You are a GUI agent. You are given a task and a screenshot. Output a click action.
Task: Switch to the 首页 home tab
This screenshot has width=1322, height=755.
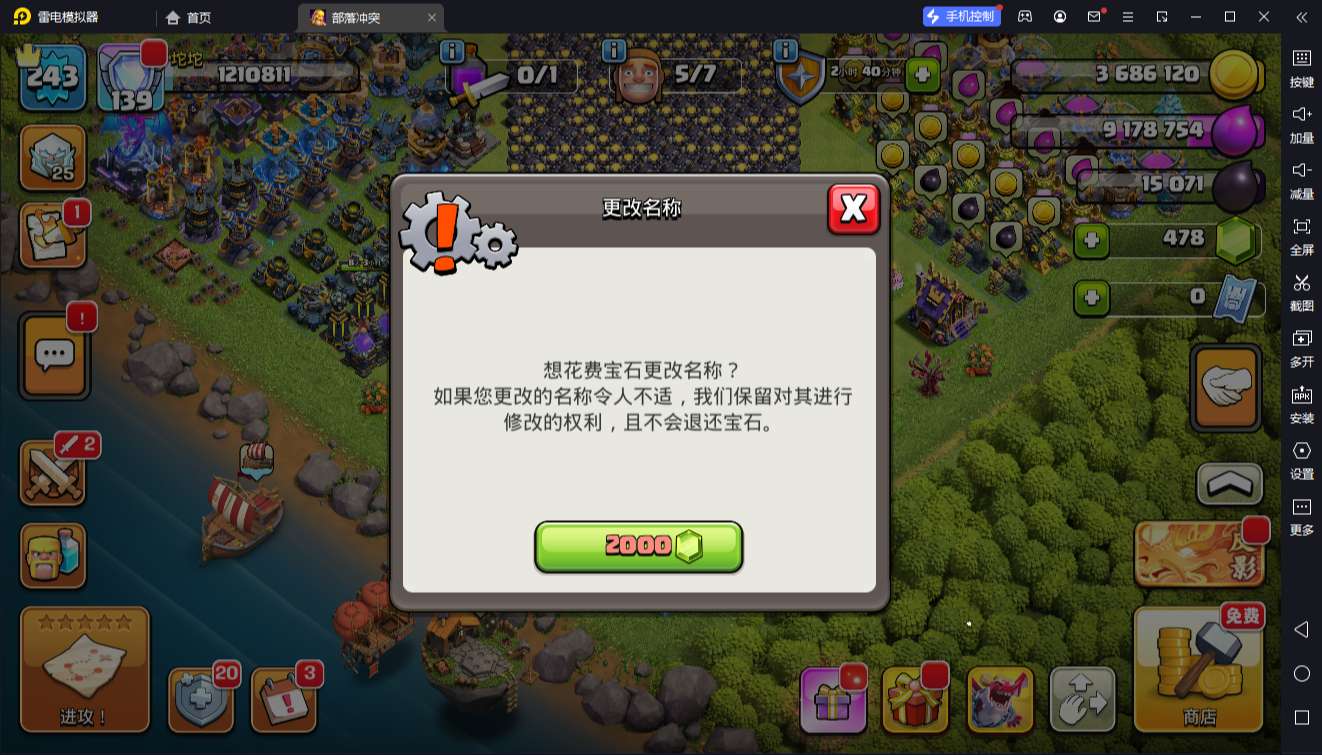(x=190, y=17)
